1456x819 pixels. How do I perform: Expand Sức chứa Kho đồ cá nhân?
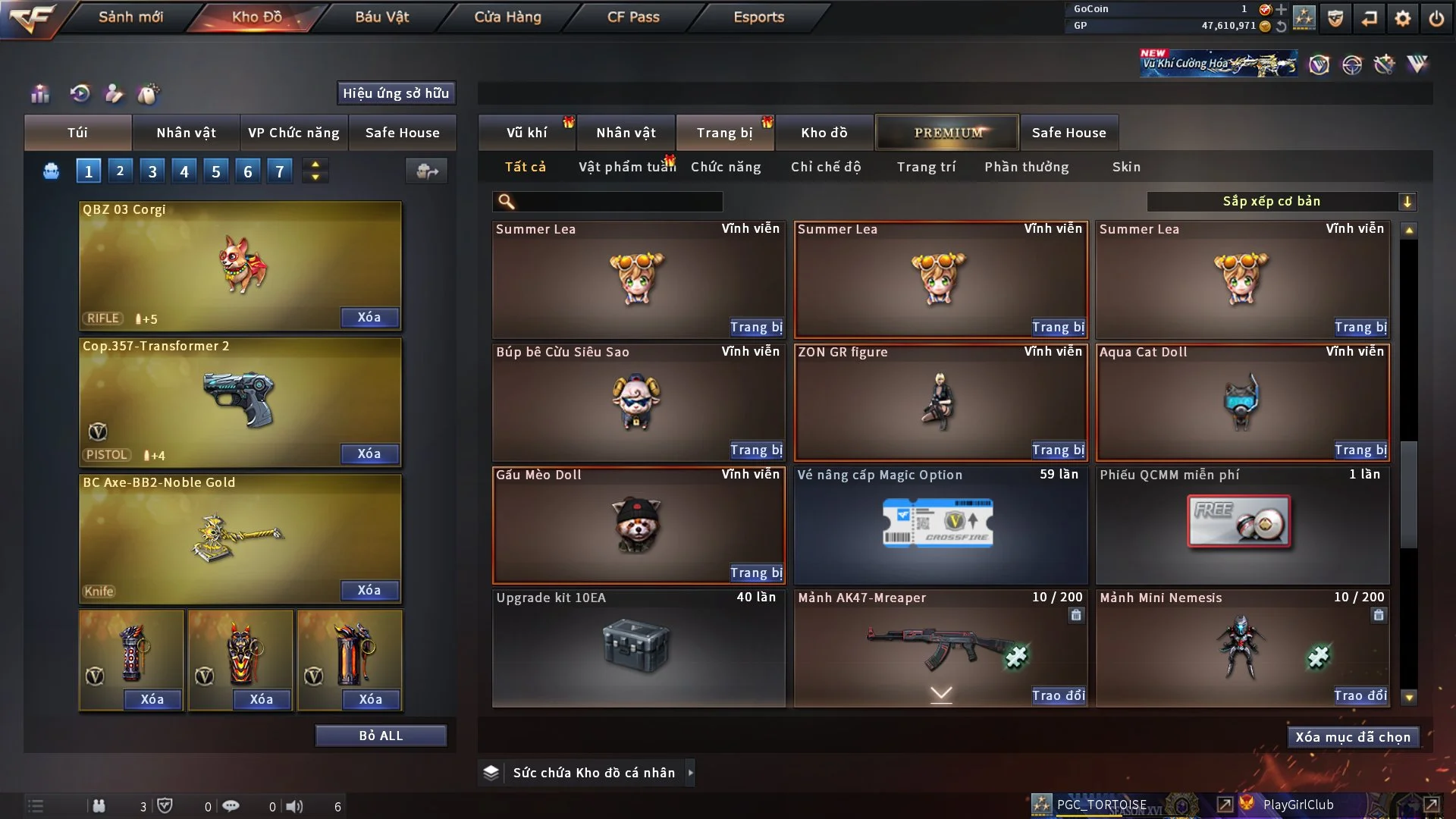pos(690,773)
